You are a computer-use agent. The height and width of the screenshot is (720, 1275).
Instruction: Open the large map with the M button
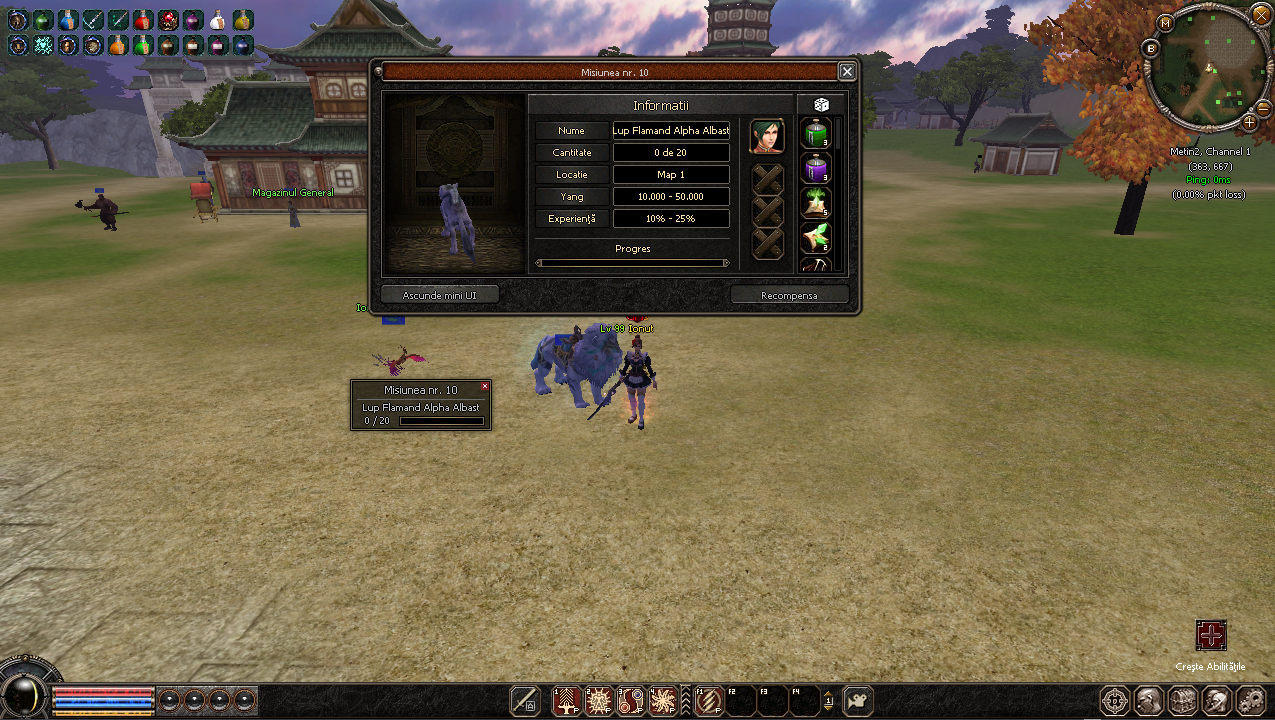coord(1165,22)
